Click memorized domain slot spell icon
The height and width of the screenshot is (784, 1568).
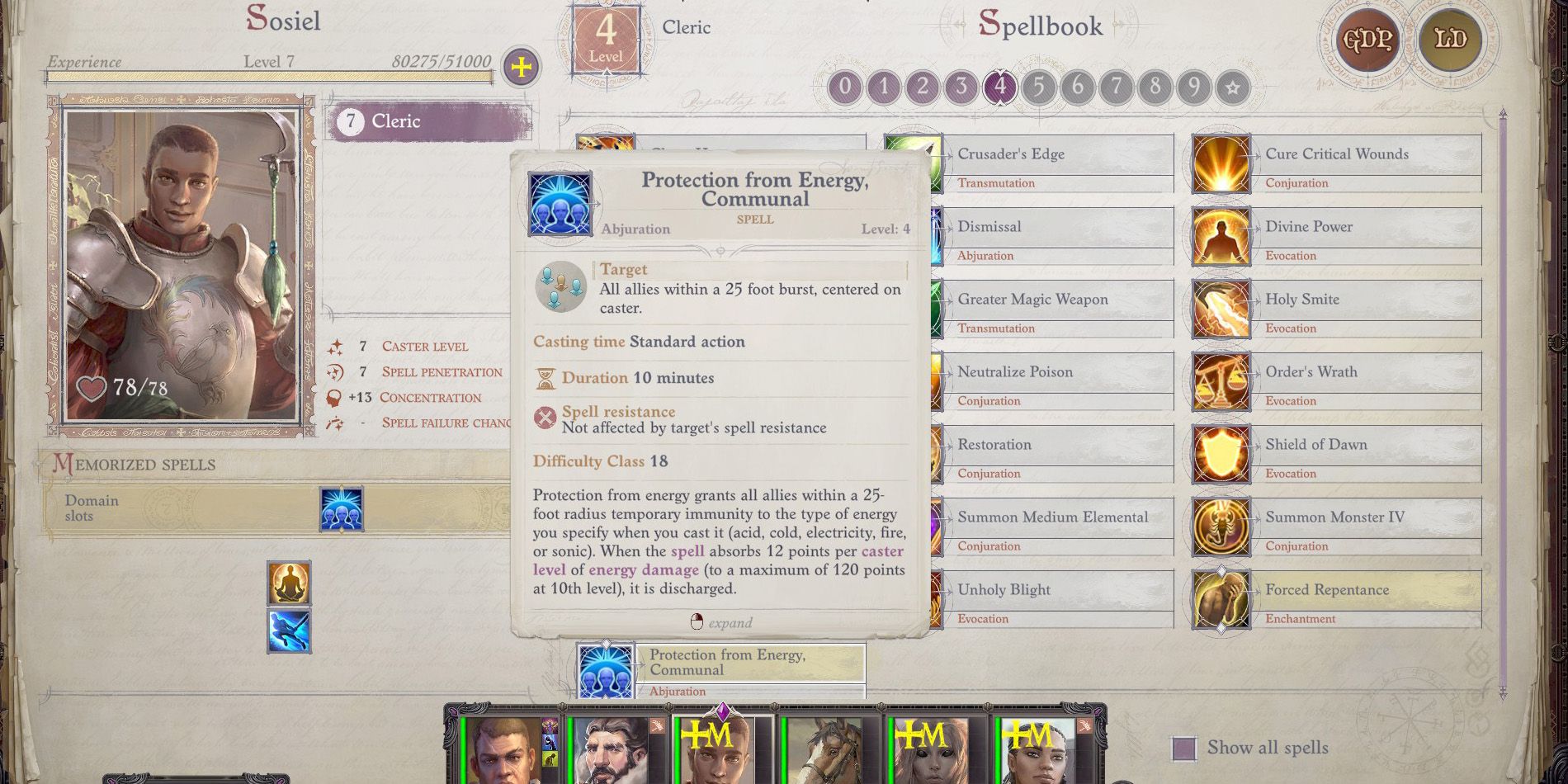coord(342,508)
